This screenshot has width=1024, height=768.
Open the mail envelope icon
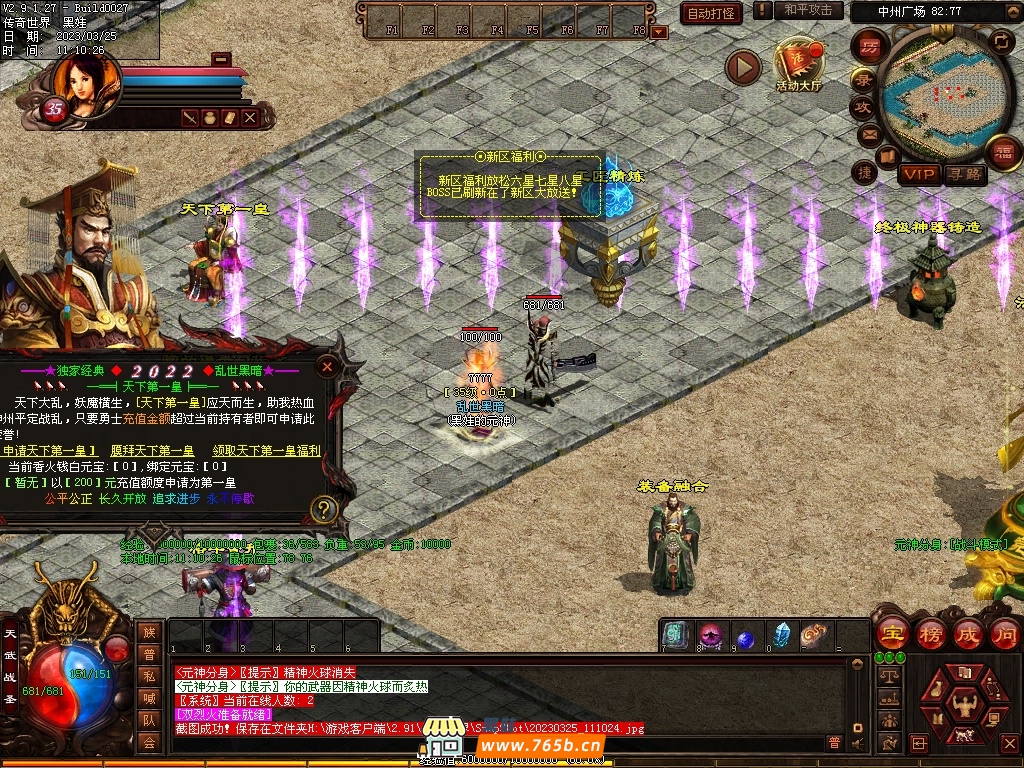pos(868,133)
